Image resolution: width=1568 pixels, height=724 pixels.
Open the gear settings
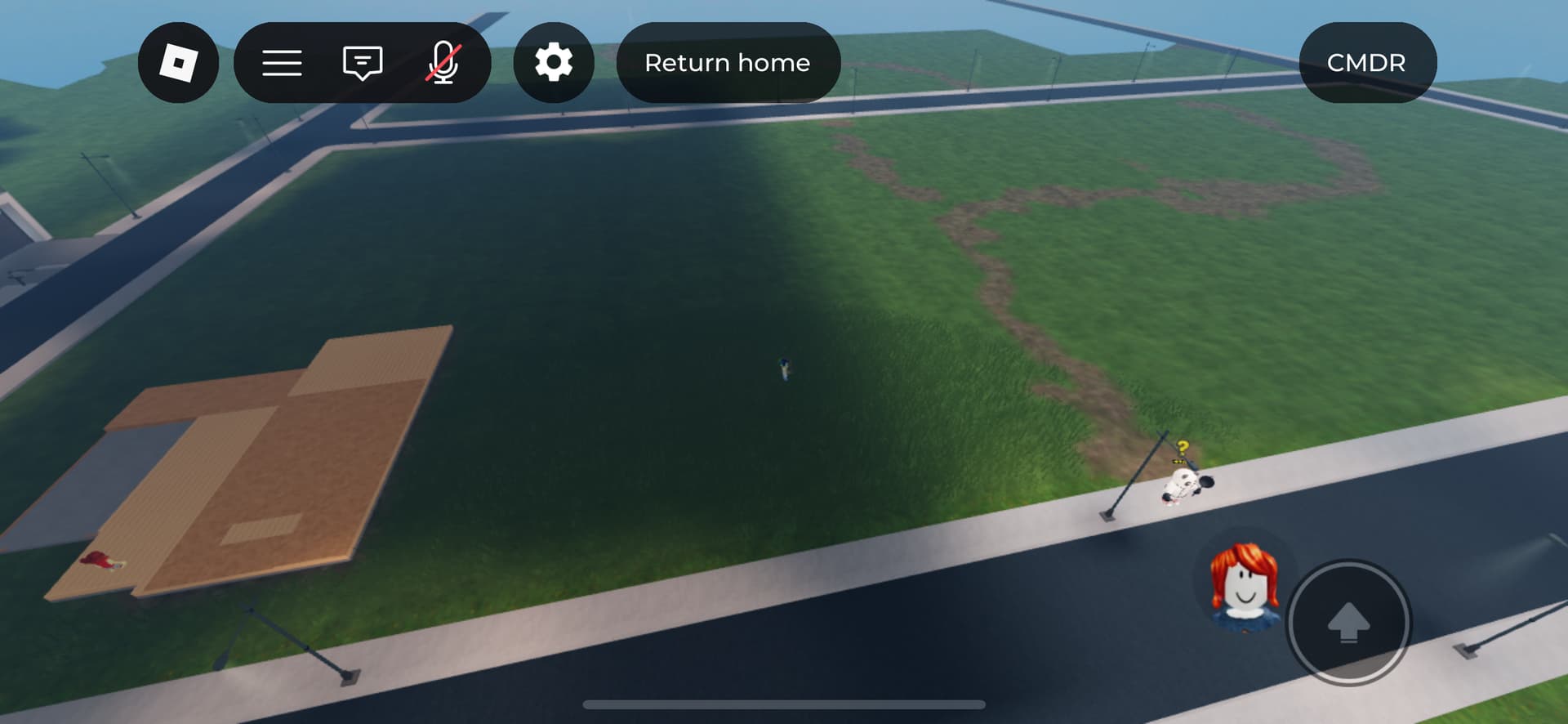pyautogui.click(x=554, y=63)
